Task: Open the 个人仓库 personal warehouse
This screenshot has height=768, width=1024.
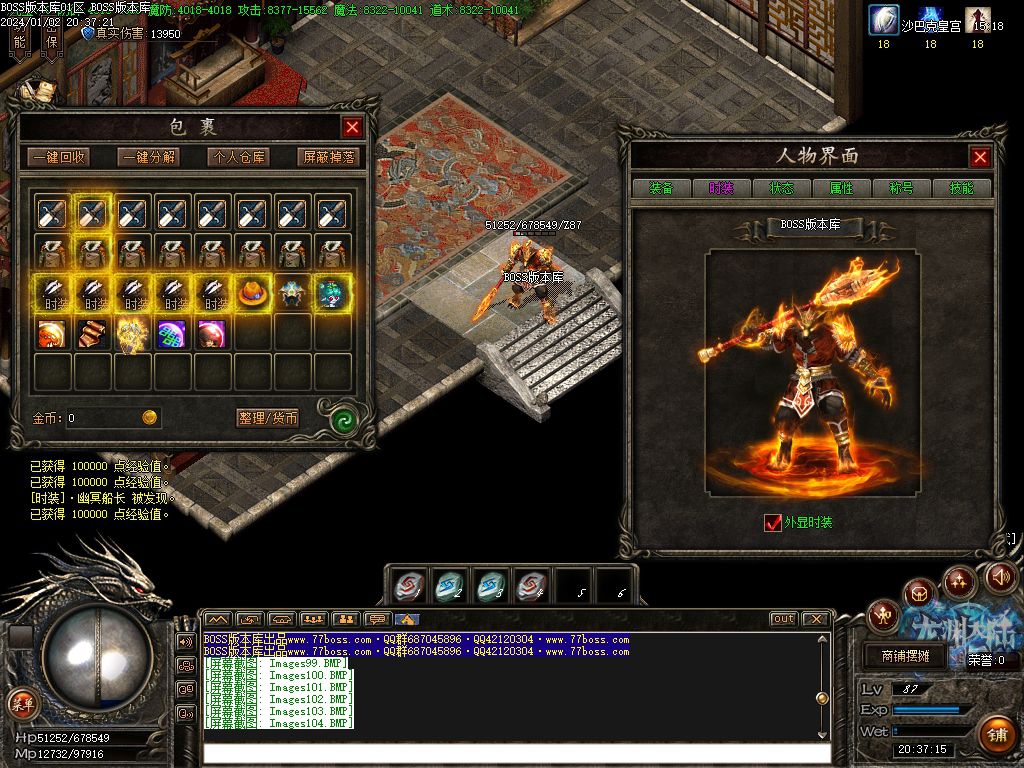Action: tap(238, 157)
